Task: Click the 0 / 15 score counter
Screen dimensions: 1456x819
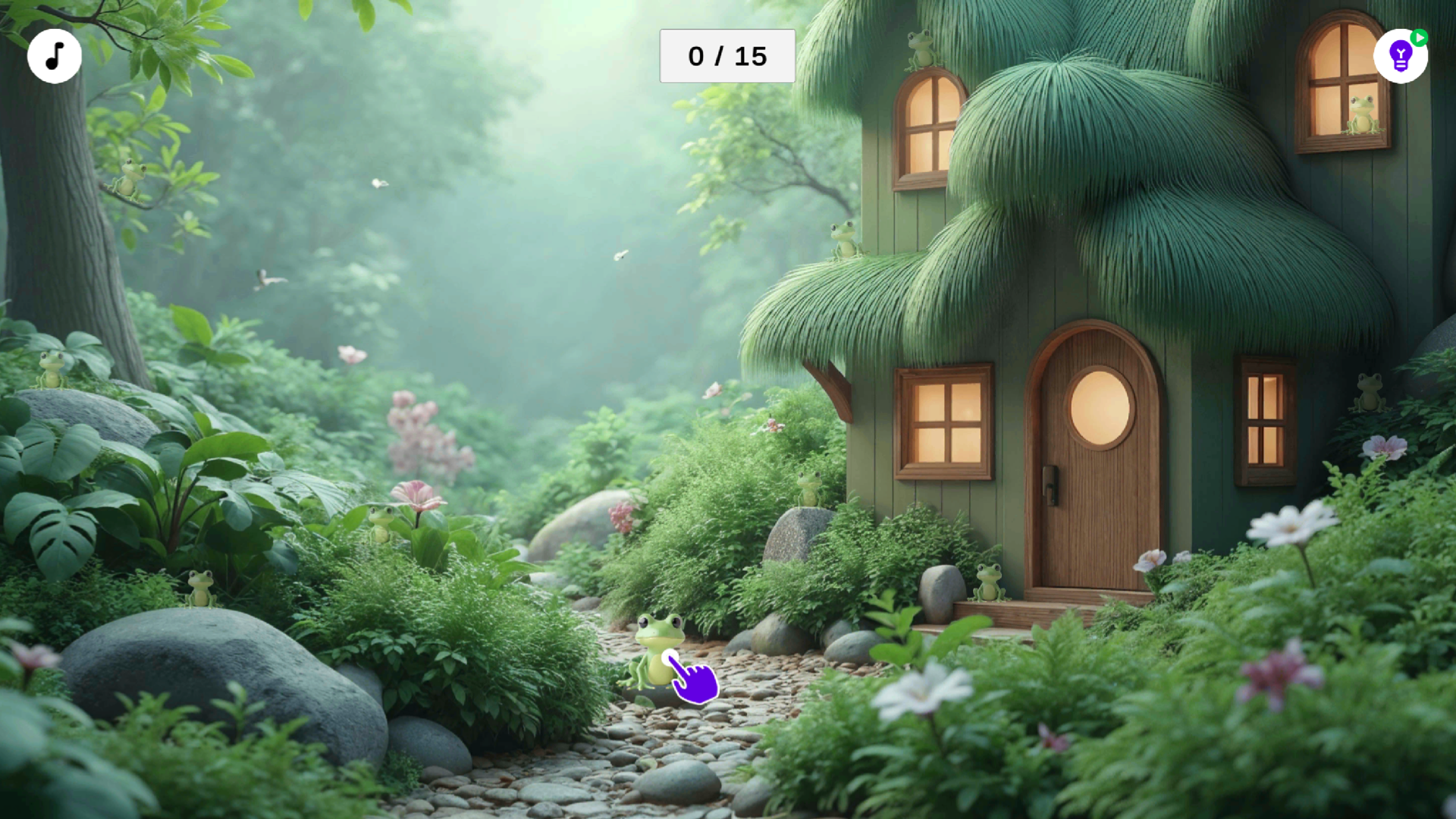Action: coord(726,55)
